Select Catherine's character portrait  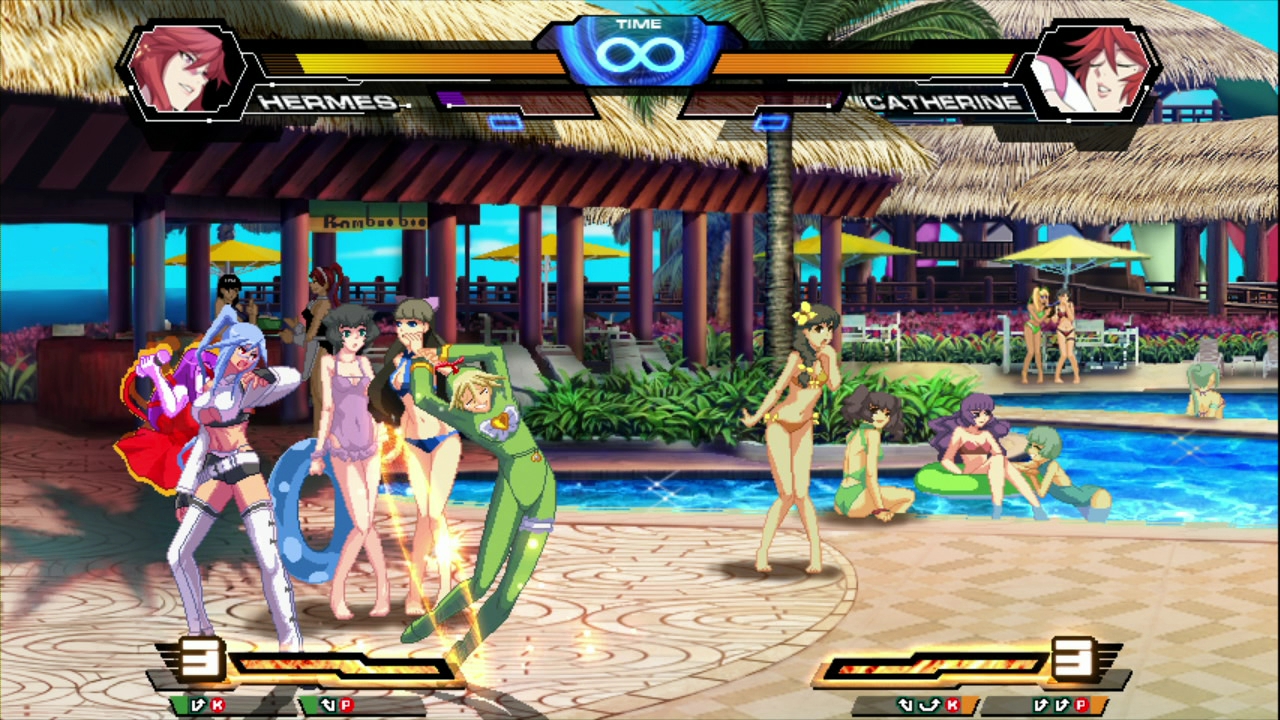pos(1092,68)
